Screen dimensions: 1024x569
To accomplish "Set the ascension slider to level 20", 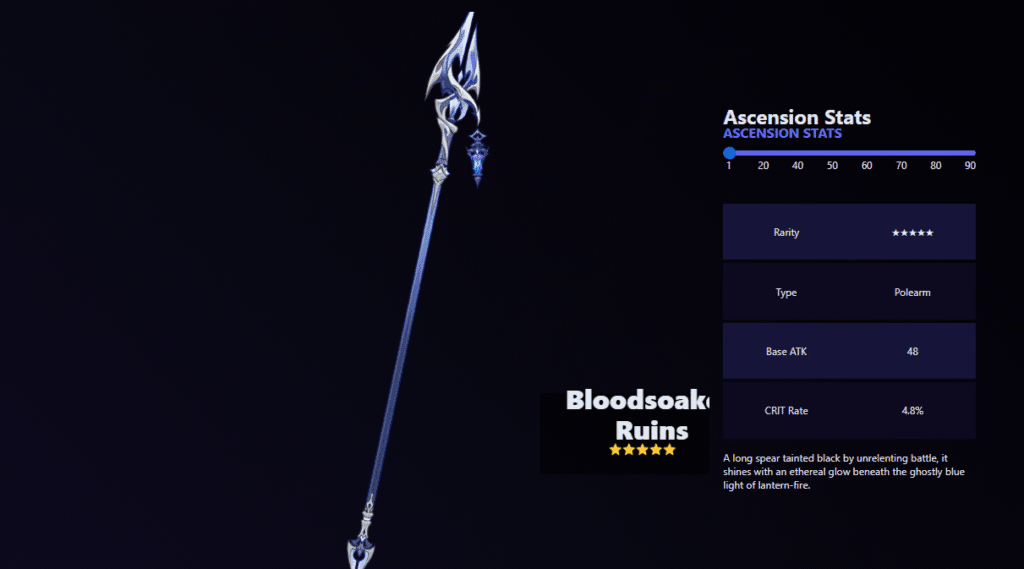I will [x=763, y=153].
